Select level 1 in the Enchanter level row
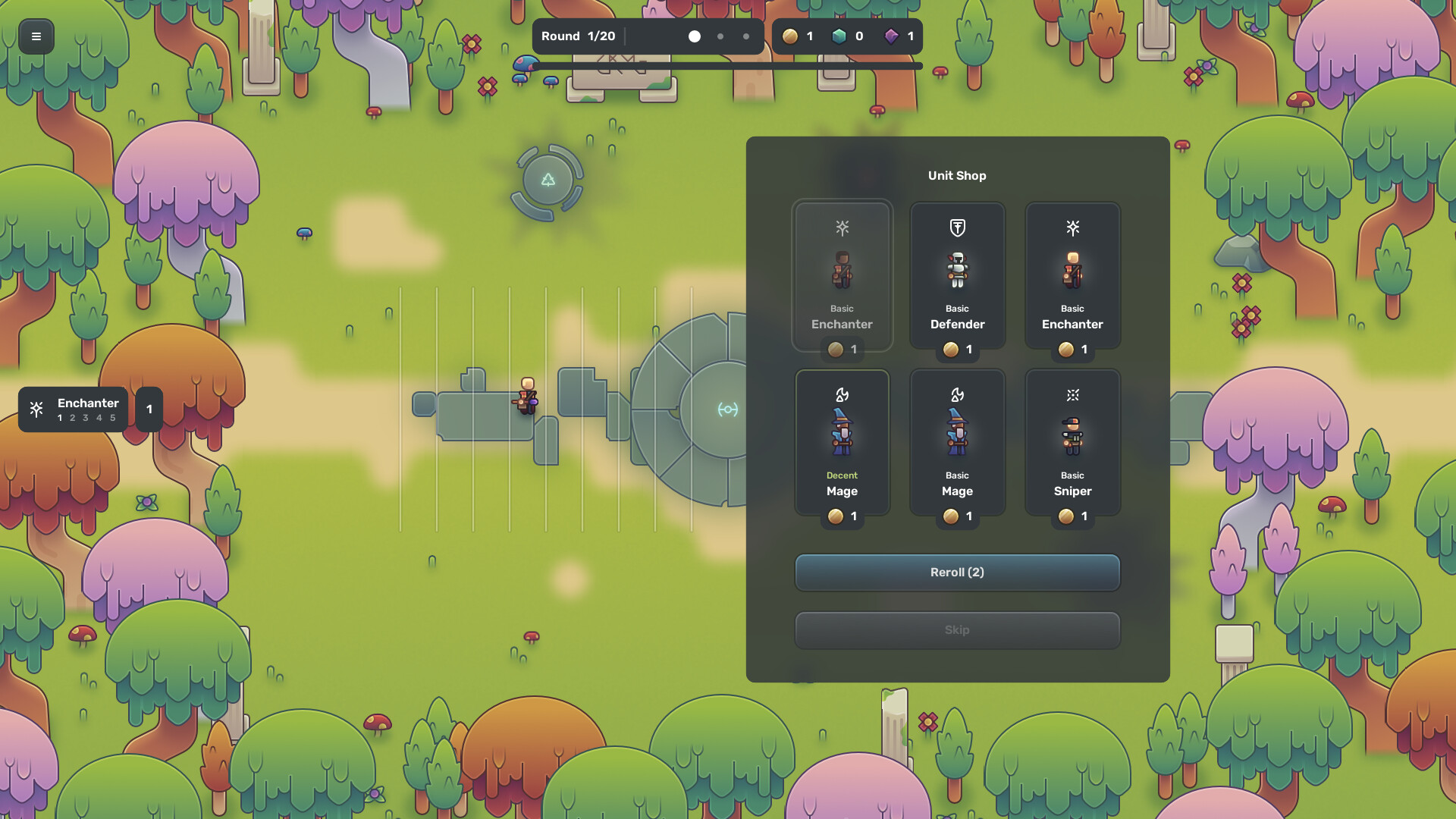The image size is (1456, 819). [x=58, y=418]
